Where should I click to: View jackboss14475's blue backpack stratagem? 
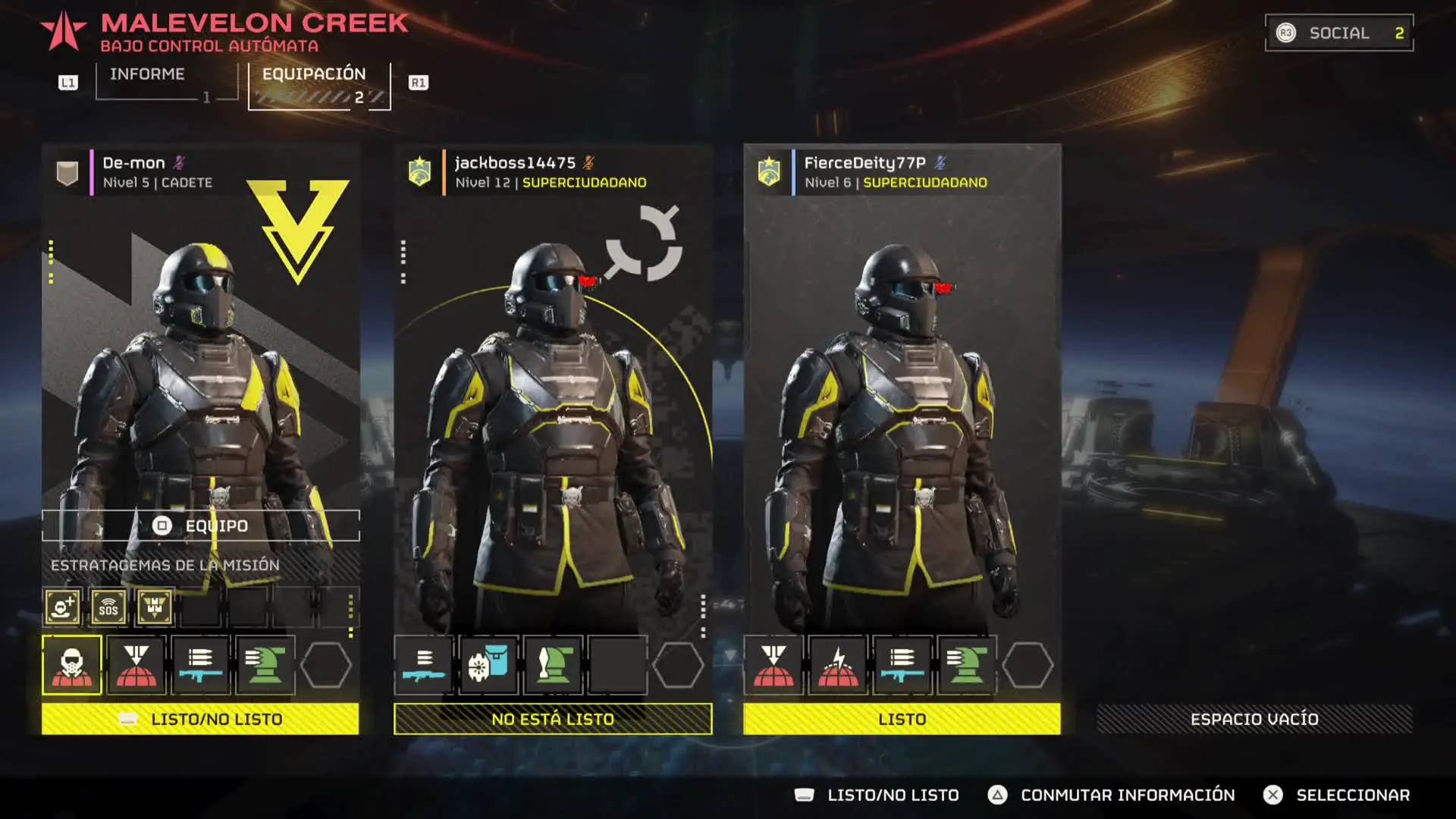(x=489, y=665)
